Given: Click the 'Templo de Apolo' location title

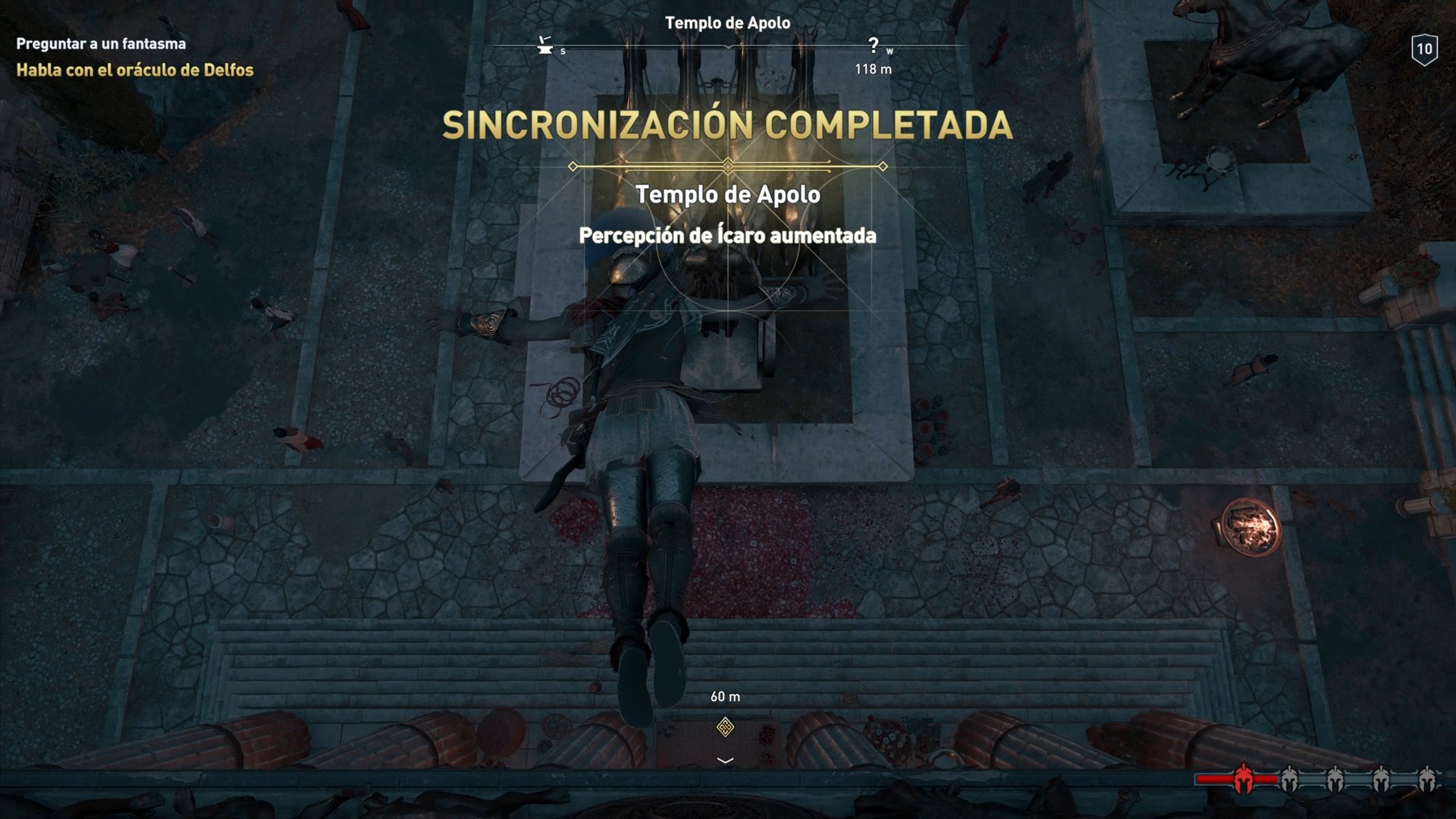Looking at the screenshot, I should [729, 195].
